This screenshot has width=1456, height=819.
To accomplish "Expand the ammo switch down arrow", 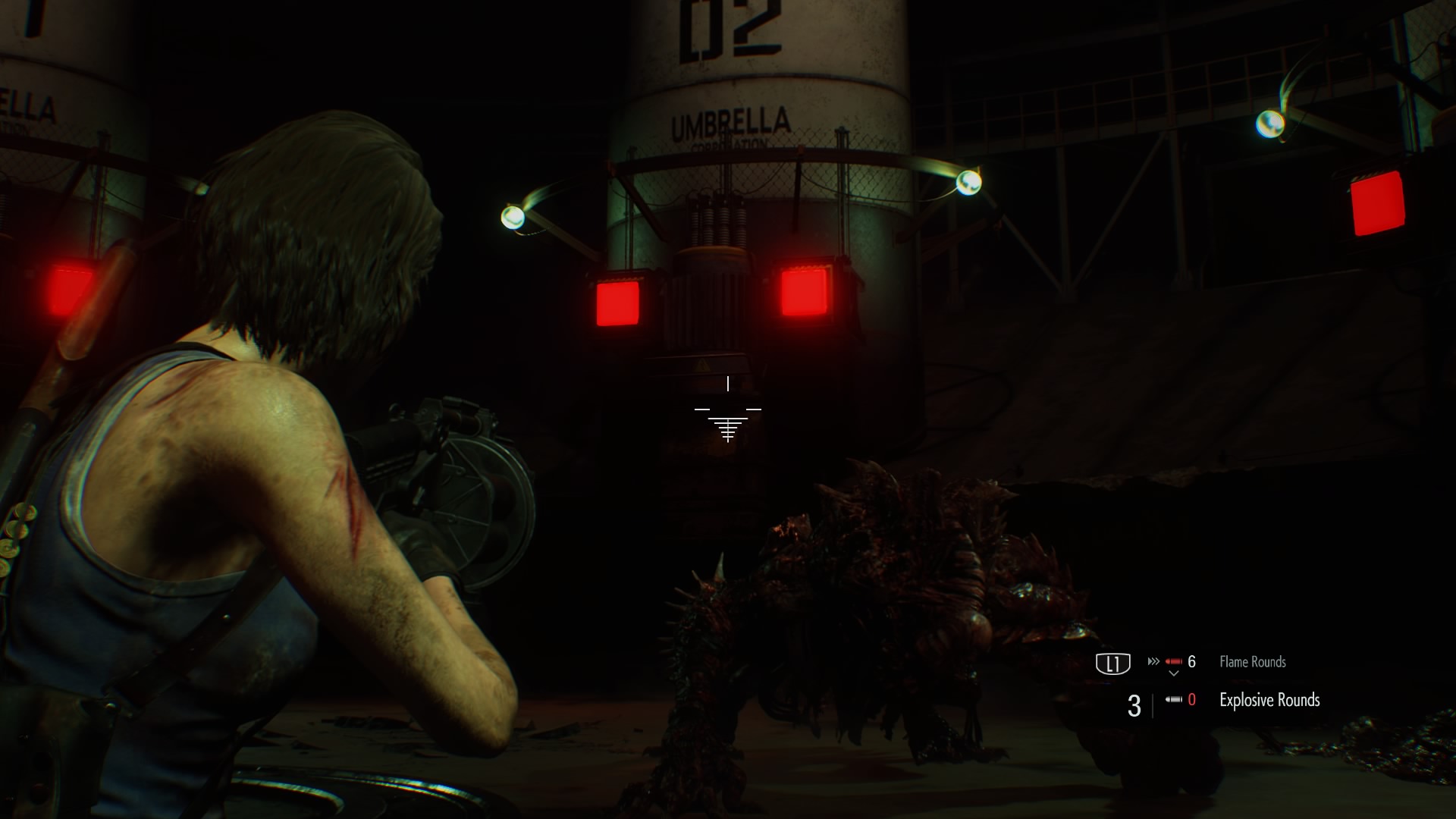I will point(1175,673).
